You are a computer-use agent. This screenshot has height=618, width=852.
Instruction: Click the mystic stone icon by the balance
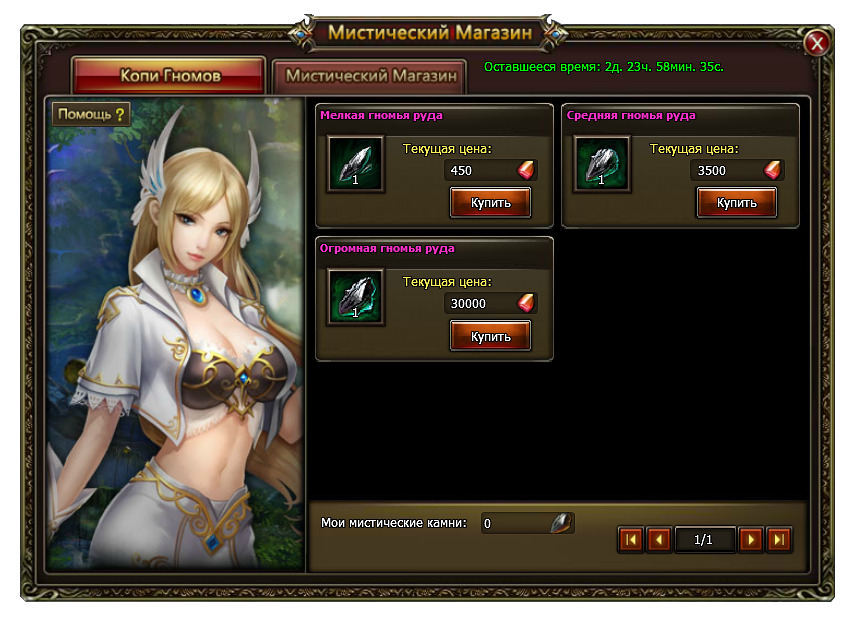(x=562, y=523)
